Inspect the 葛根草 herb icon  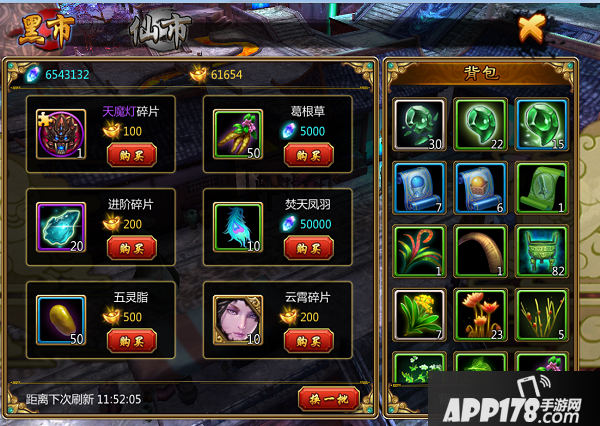point(238,134)
